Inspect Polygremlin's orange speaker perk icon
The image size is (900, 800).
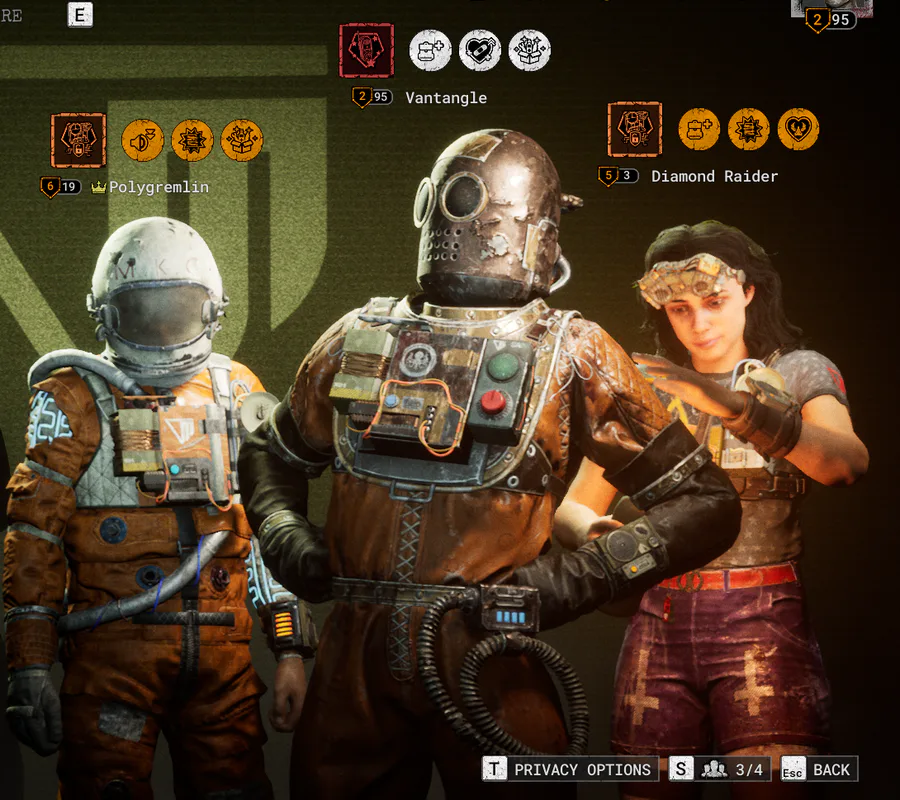[143, 140]
